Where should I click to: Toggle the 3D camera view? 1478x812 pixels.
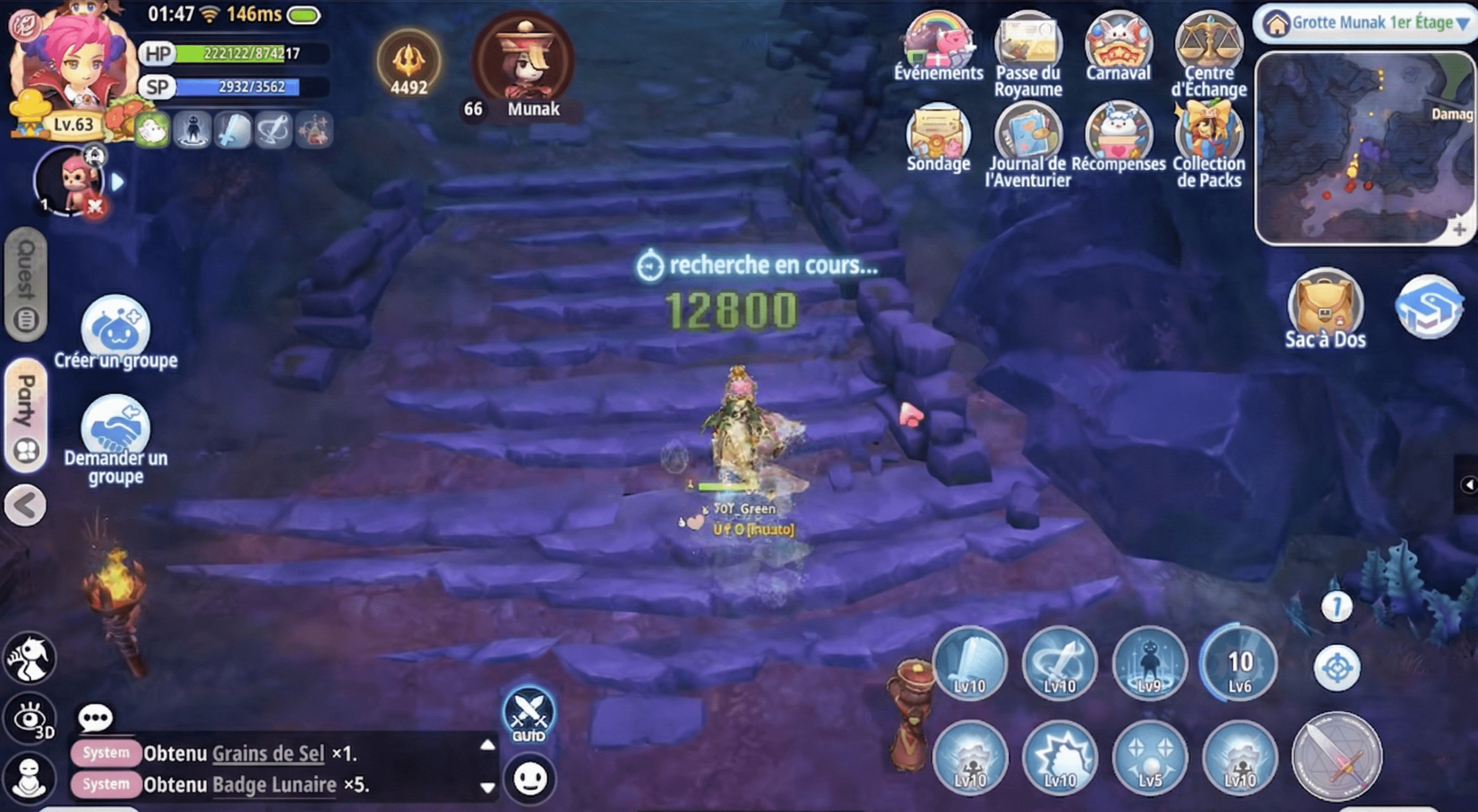pos(30,719)
